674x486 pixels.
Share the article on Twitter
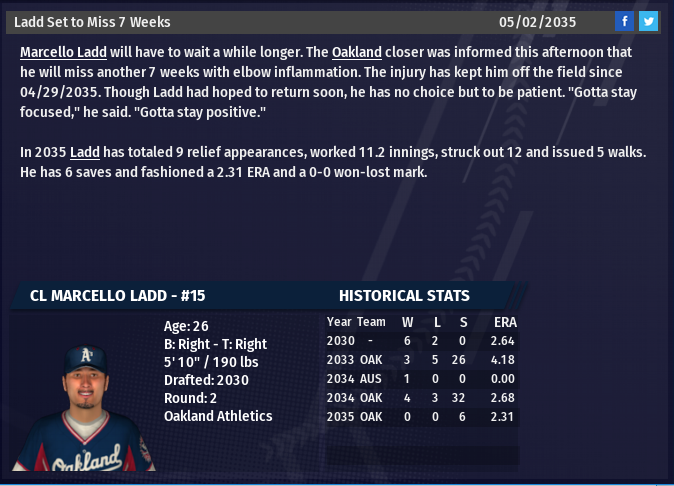(x=648, y=21)
